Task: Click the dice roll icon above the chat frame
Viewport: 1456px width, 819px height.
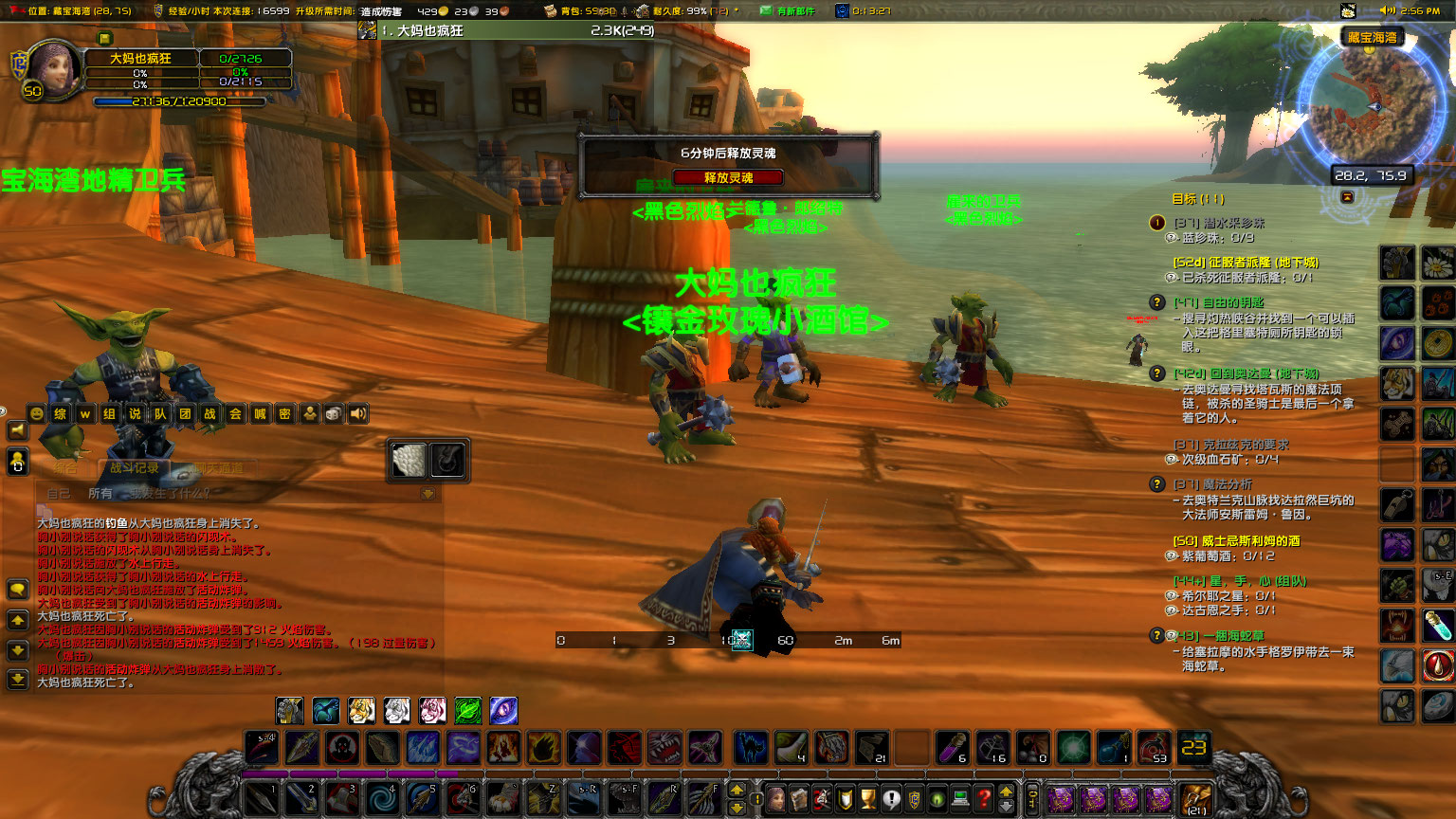Action: click(334, 414)
